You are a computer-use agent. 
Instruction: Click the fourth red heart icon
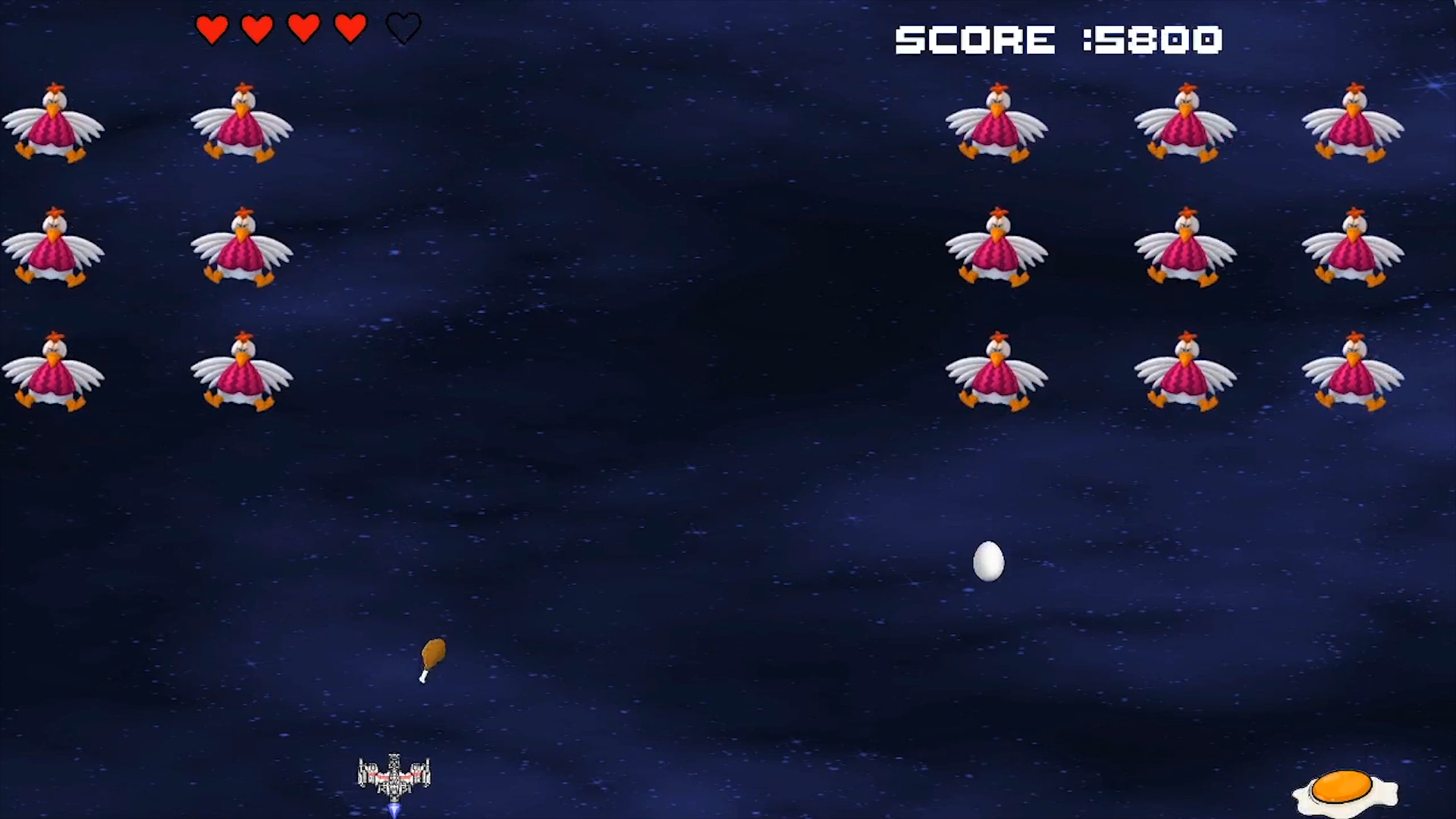pos(349,29)
